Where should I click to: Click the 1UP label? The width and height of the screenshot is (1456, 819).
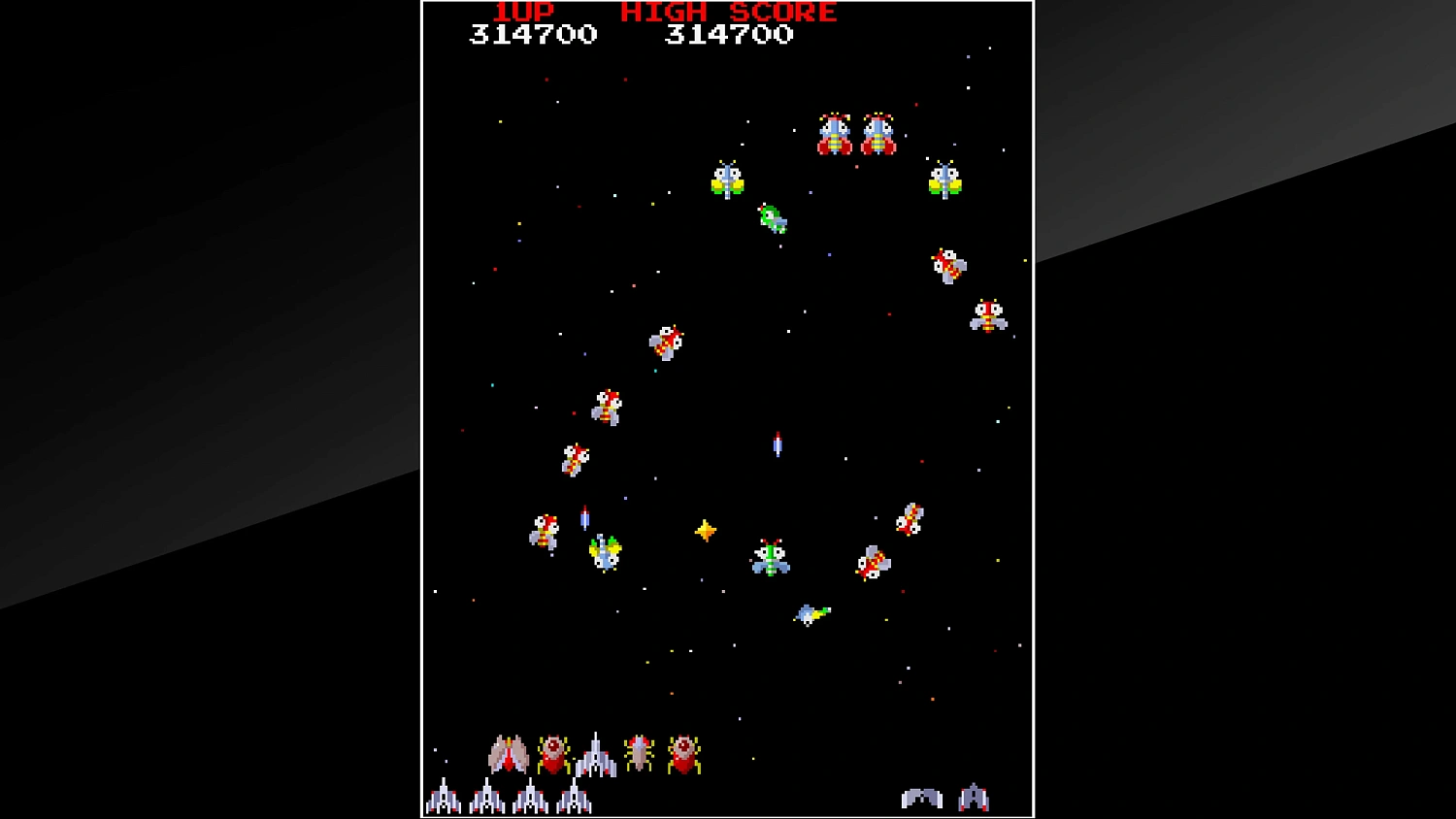coord(522,13)
